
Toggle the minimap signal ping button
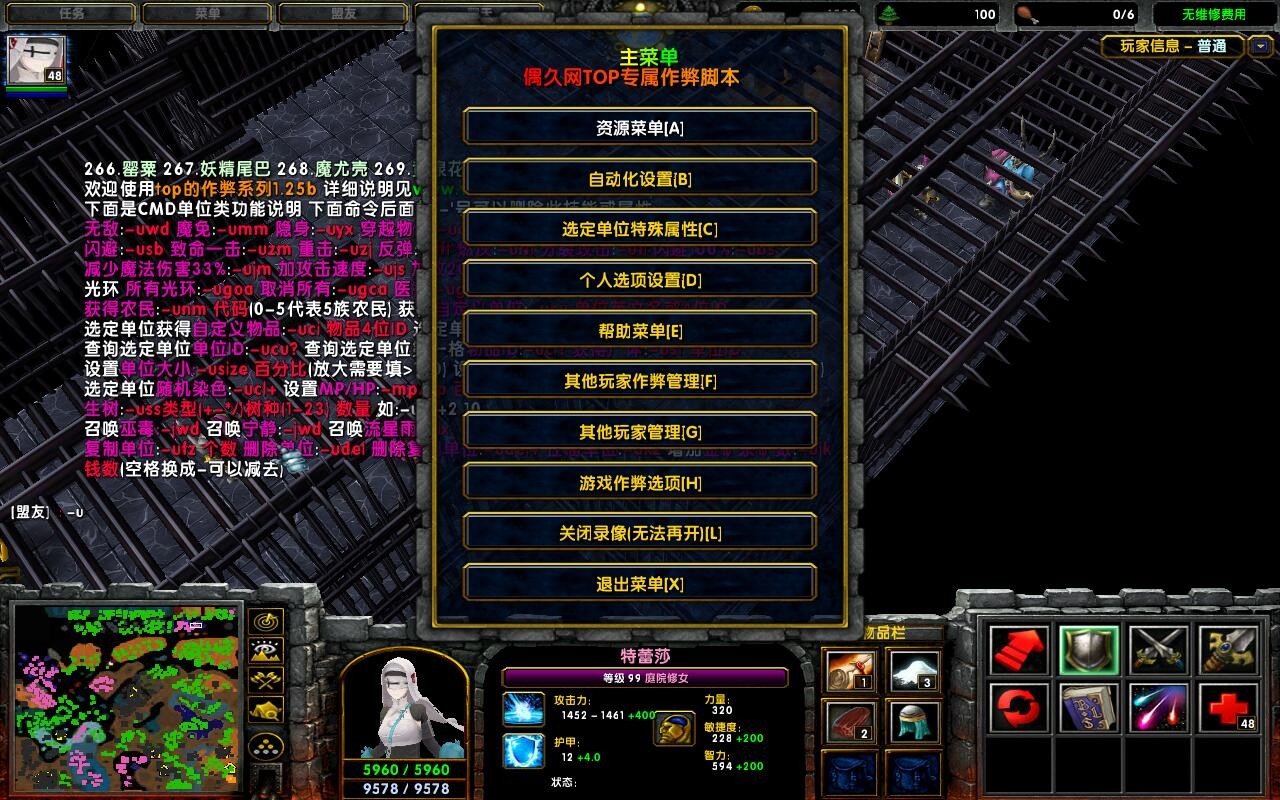click(x=265, y=622)
